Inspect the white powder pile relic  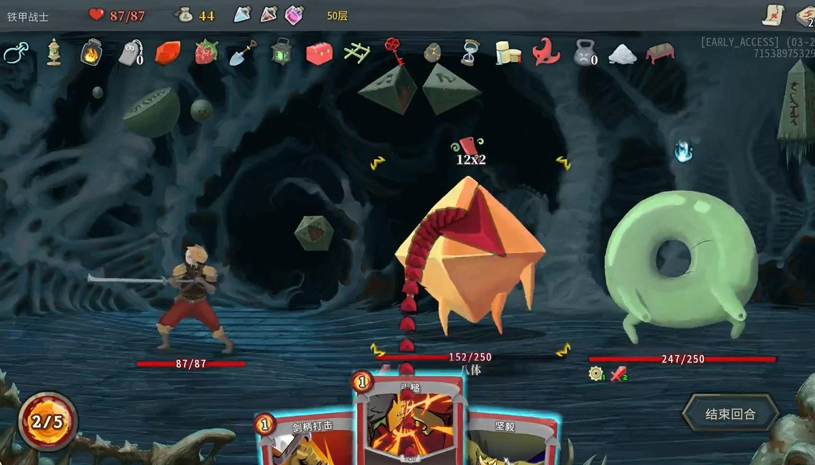coord(622,54)
